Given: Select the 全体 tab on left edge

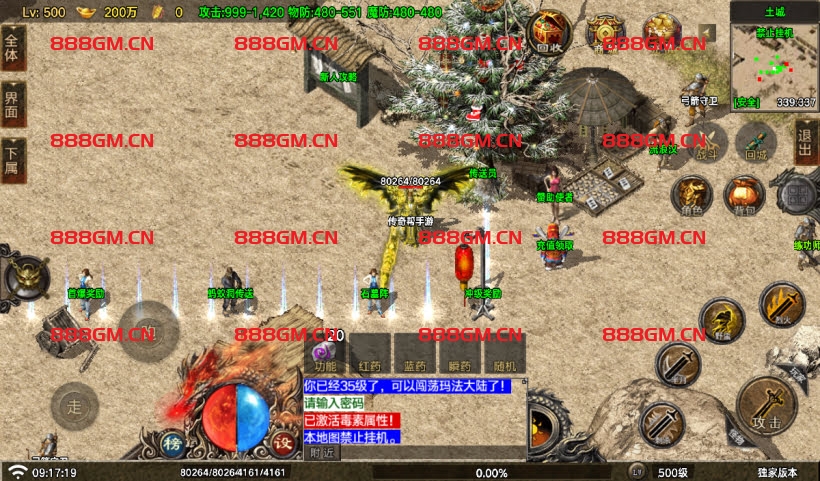Looking at the screenshot, I should (12, 49).
